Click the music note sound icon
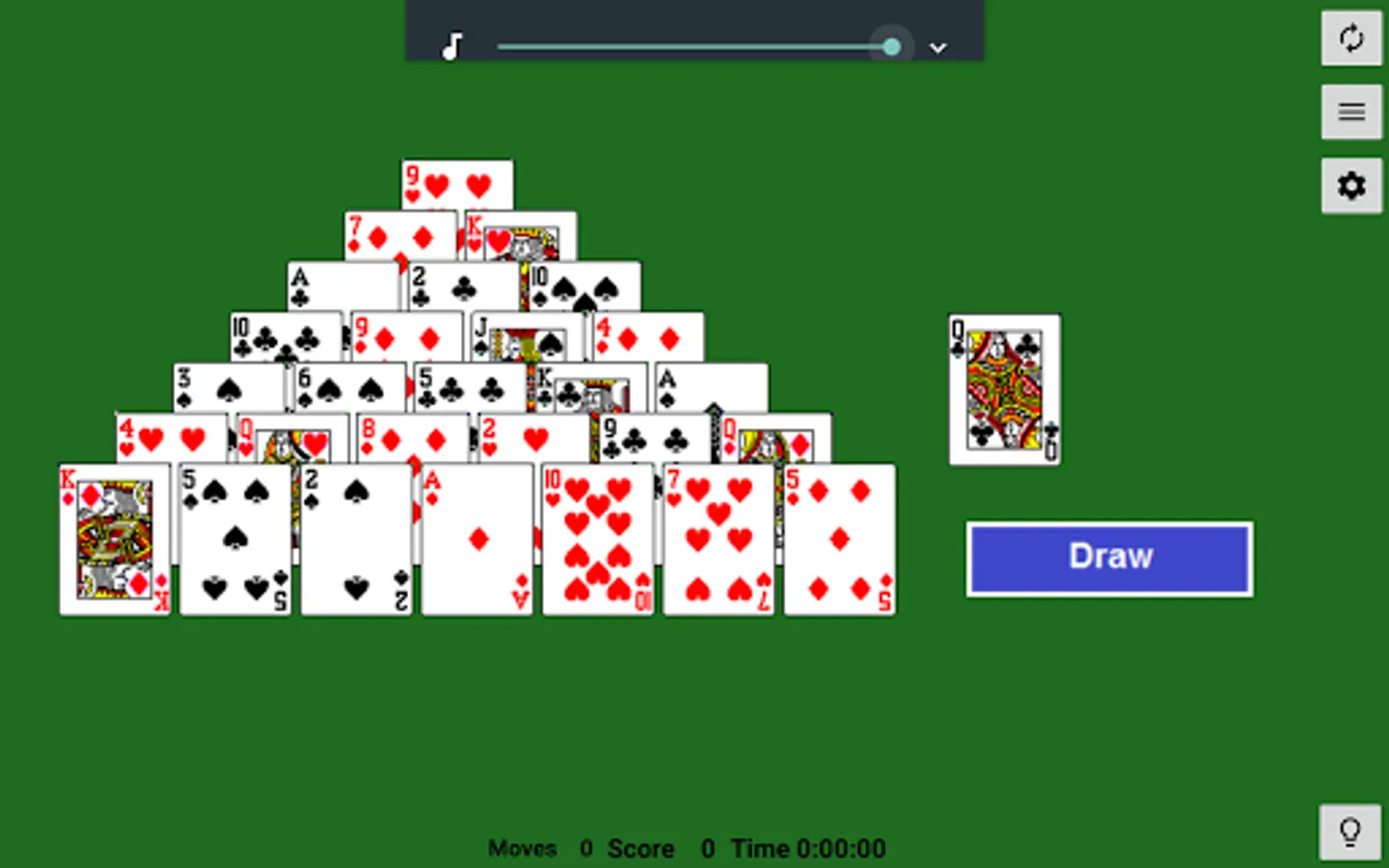This screenshot has width=1389, height=868. point(449,45)
